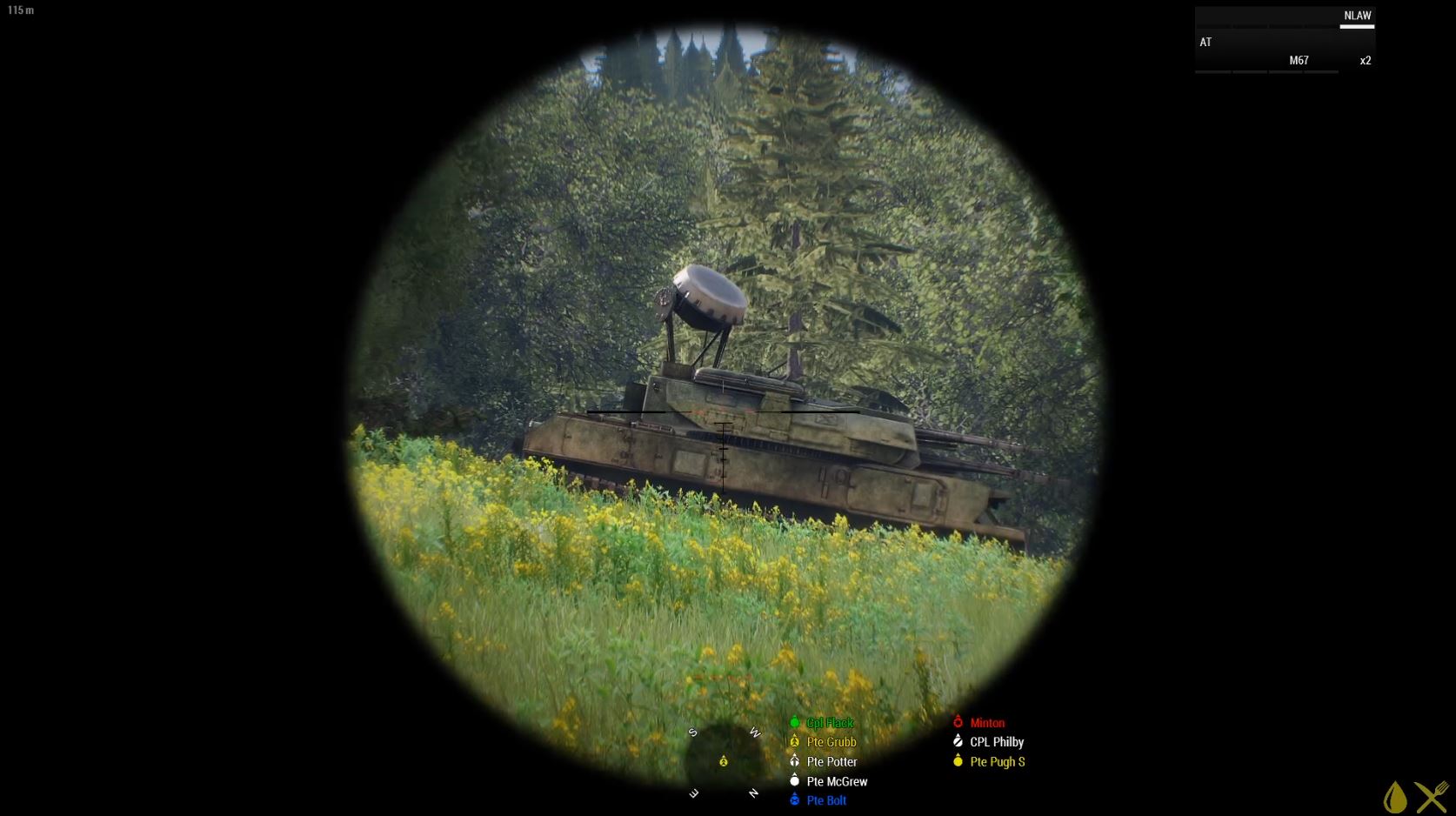Choose Pte McGrew from the squad roster

coord(836,781)
